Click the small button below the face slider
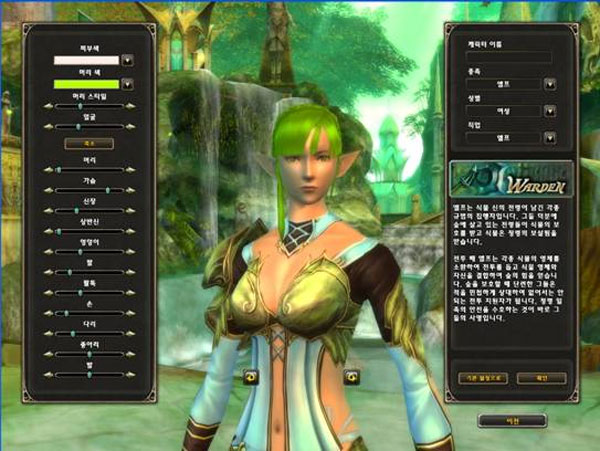This screenshot has width=600, height=451. click(x=89, y=144)
